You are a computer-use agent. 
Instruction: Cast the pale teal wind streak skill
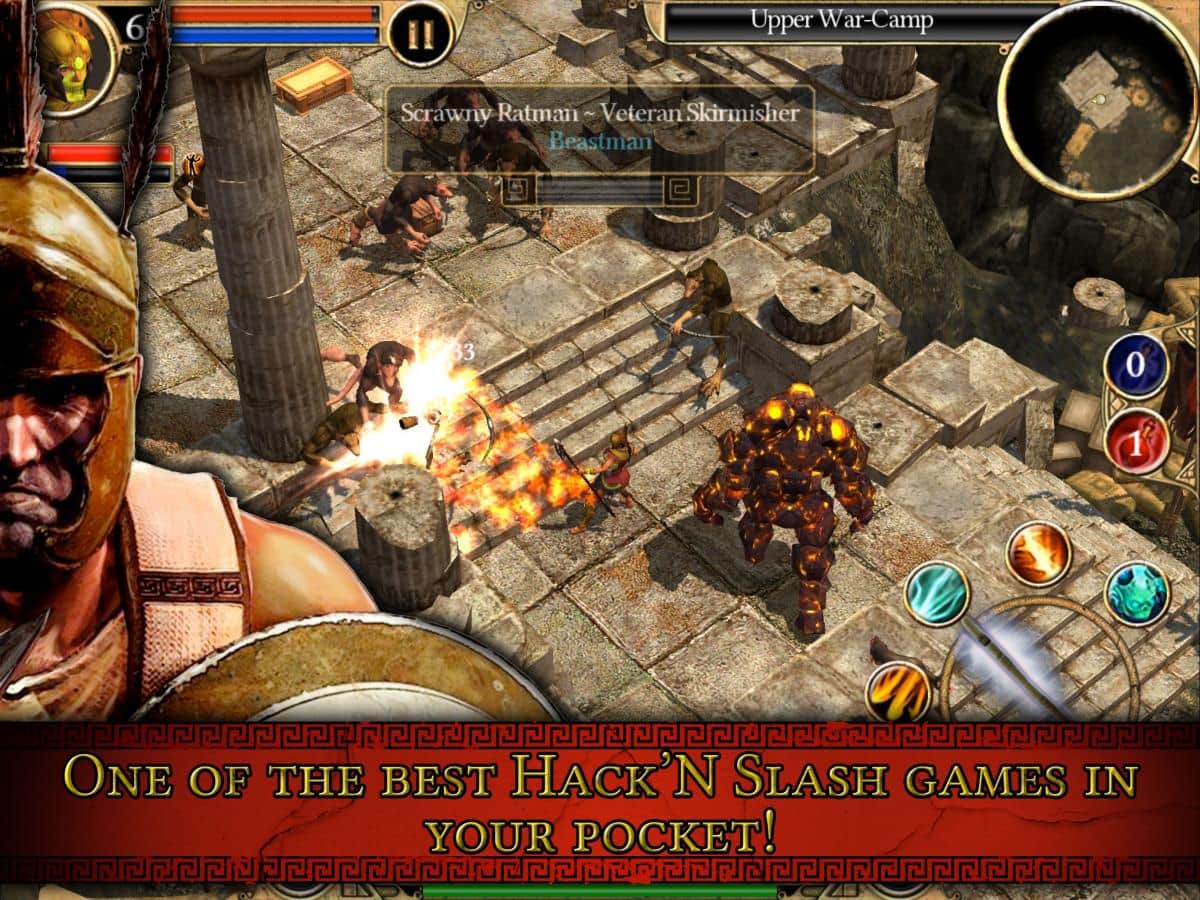pos(937,593)
